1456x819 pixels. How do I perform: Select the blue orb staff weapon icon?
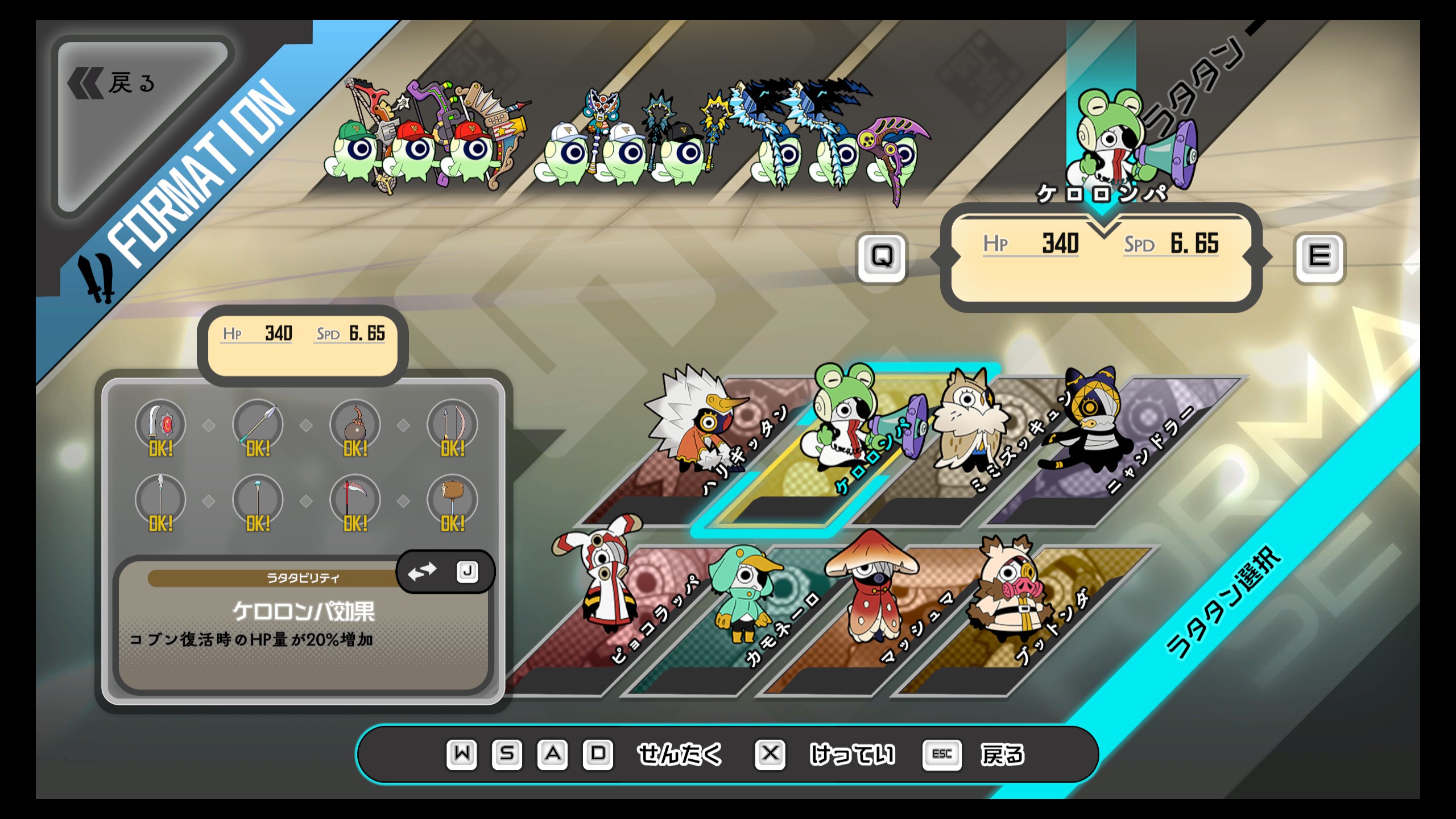tap(258, 500)
